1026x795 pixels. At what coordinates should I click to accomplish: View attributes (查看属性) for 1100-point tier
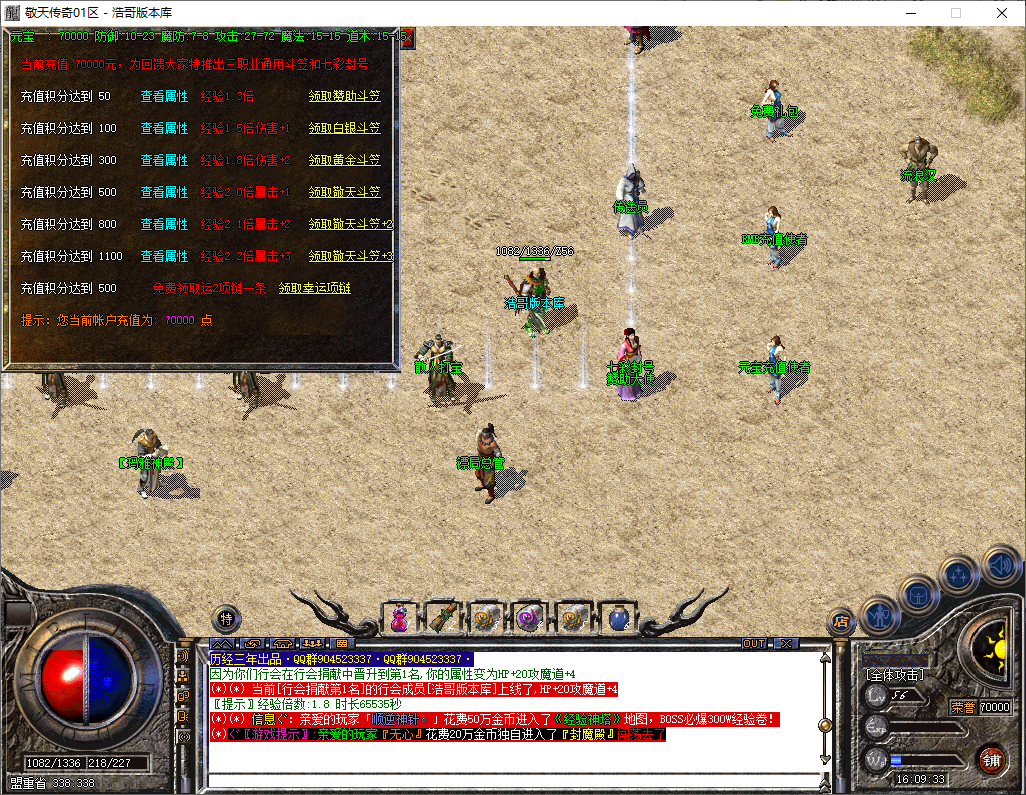[164, 257]
